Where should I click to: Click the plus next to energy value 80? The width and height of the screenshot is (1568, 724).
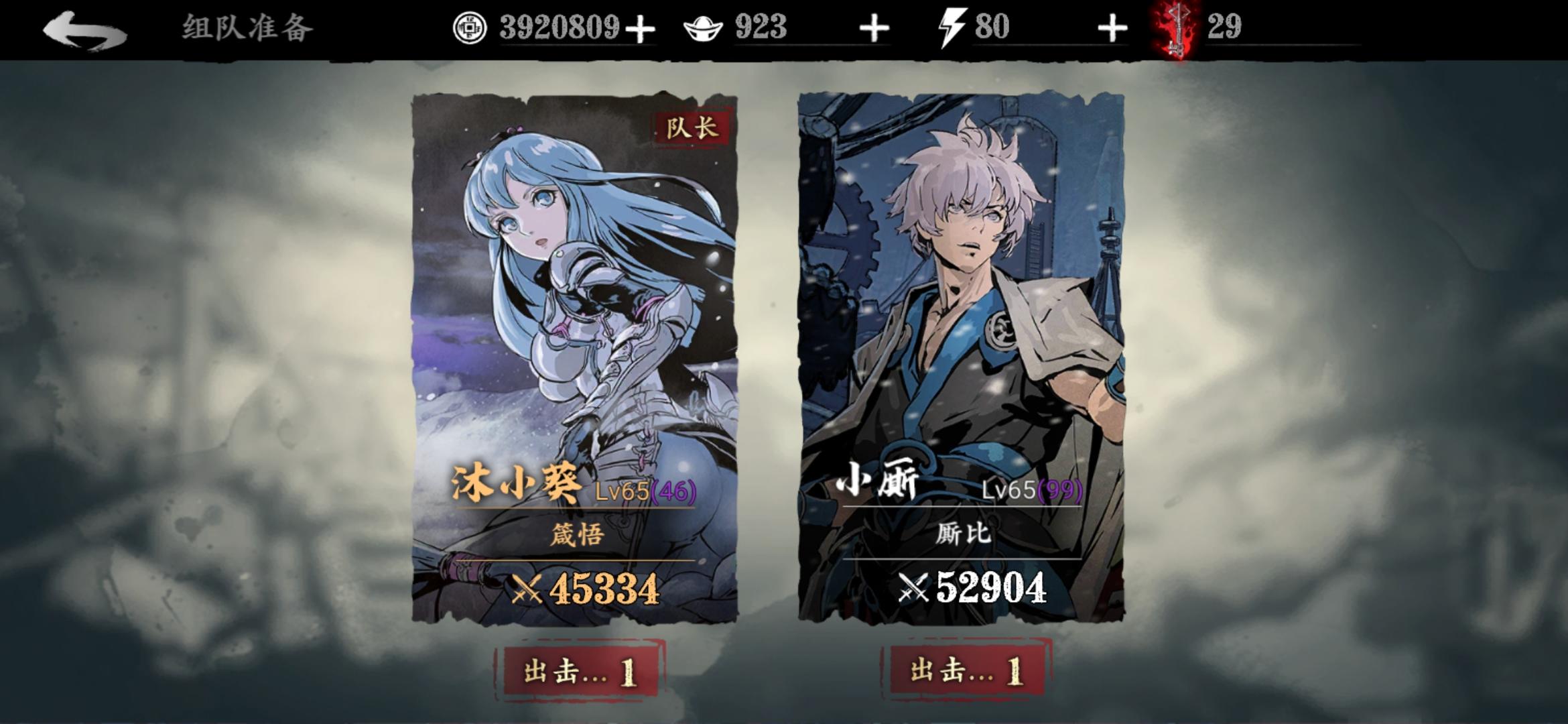coord(1114,28)
